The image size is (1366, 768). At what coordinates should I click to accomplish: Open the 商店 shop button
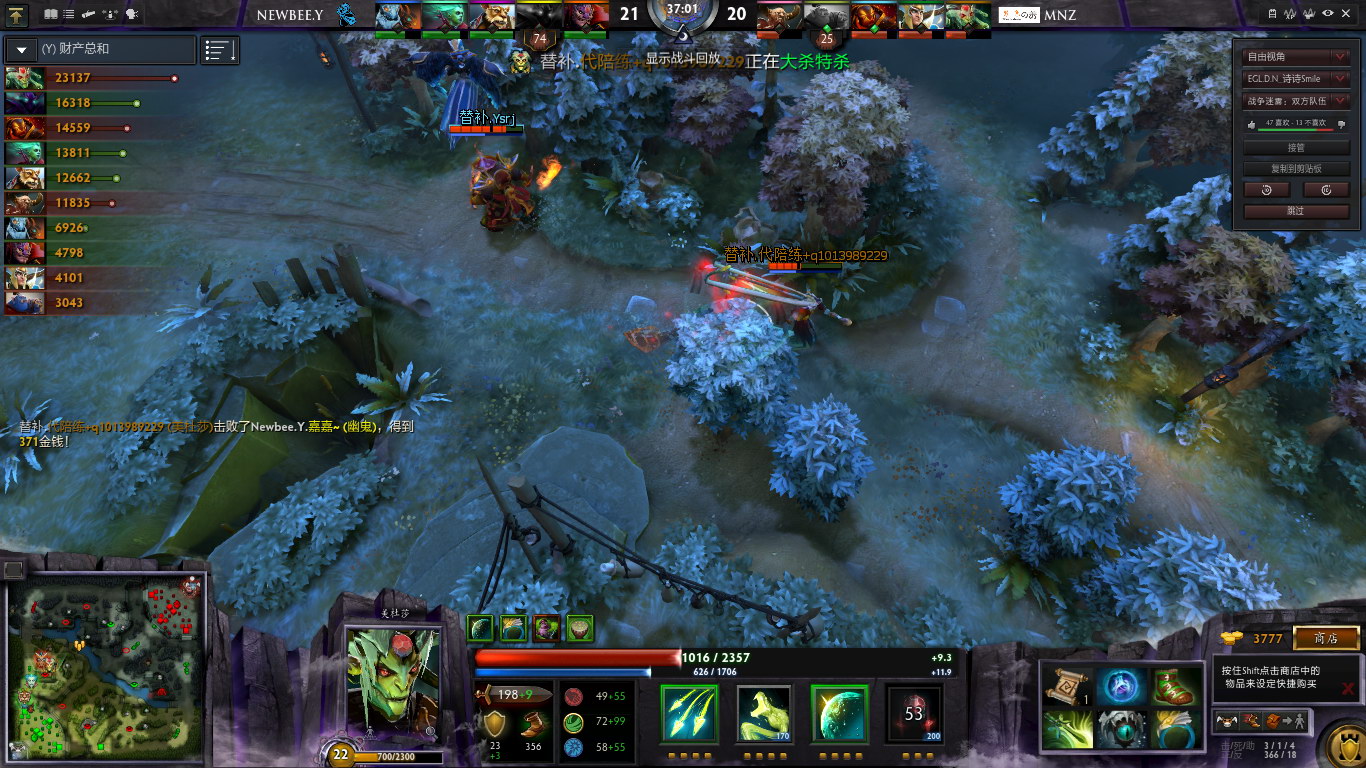coord(1326,638)
